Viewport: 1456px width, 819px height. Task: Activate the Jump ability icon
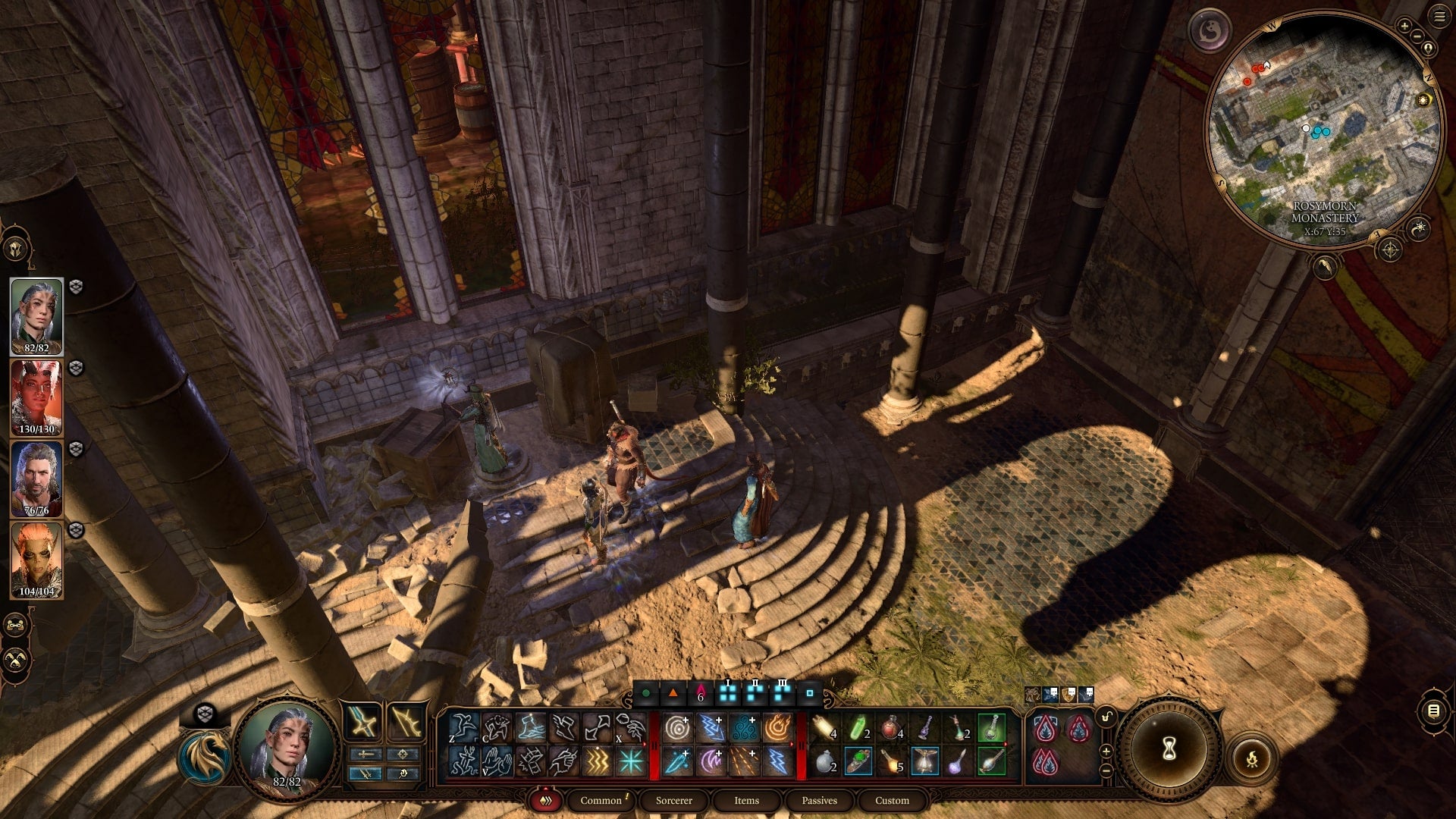(x=463, y=728)
